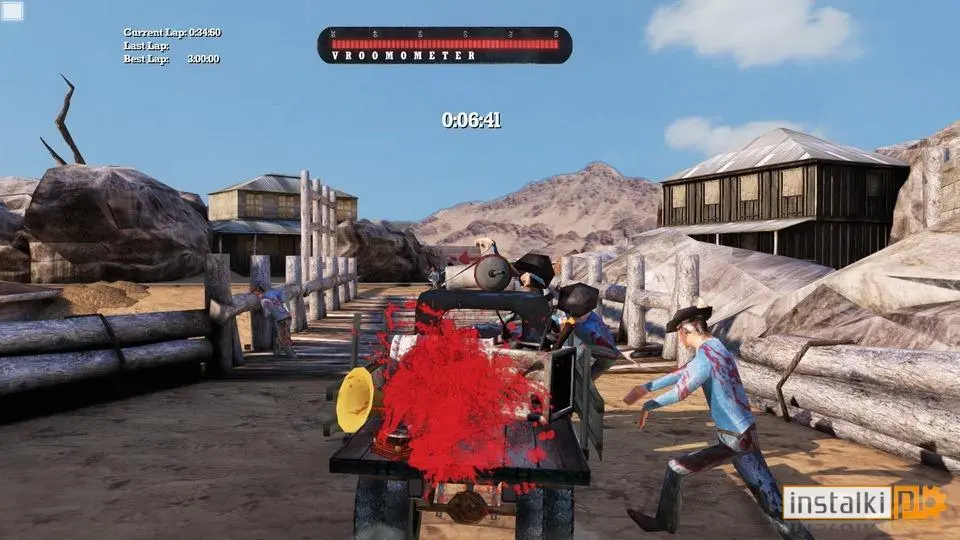Click the small white square button
960x540 pixels.
tap(13, 12)
